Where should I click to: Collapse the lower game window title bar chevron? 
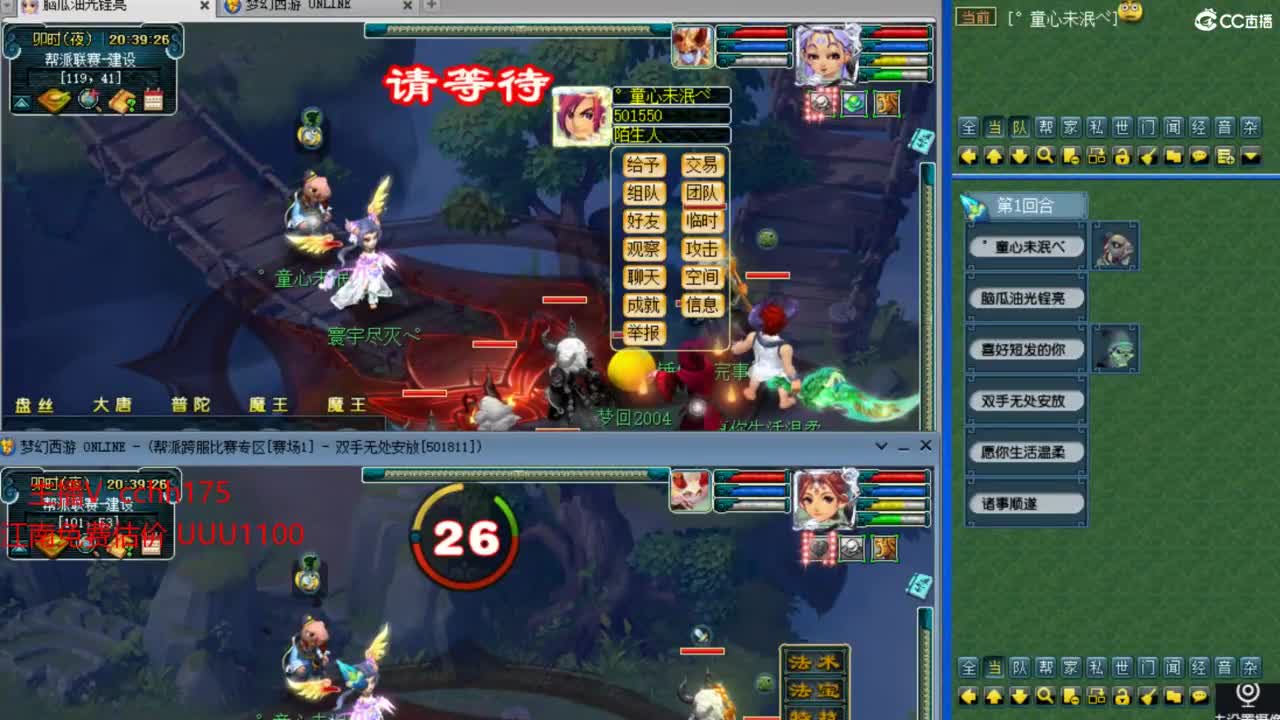coord(881,446)
